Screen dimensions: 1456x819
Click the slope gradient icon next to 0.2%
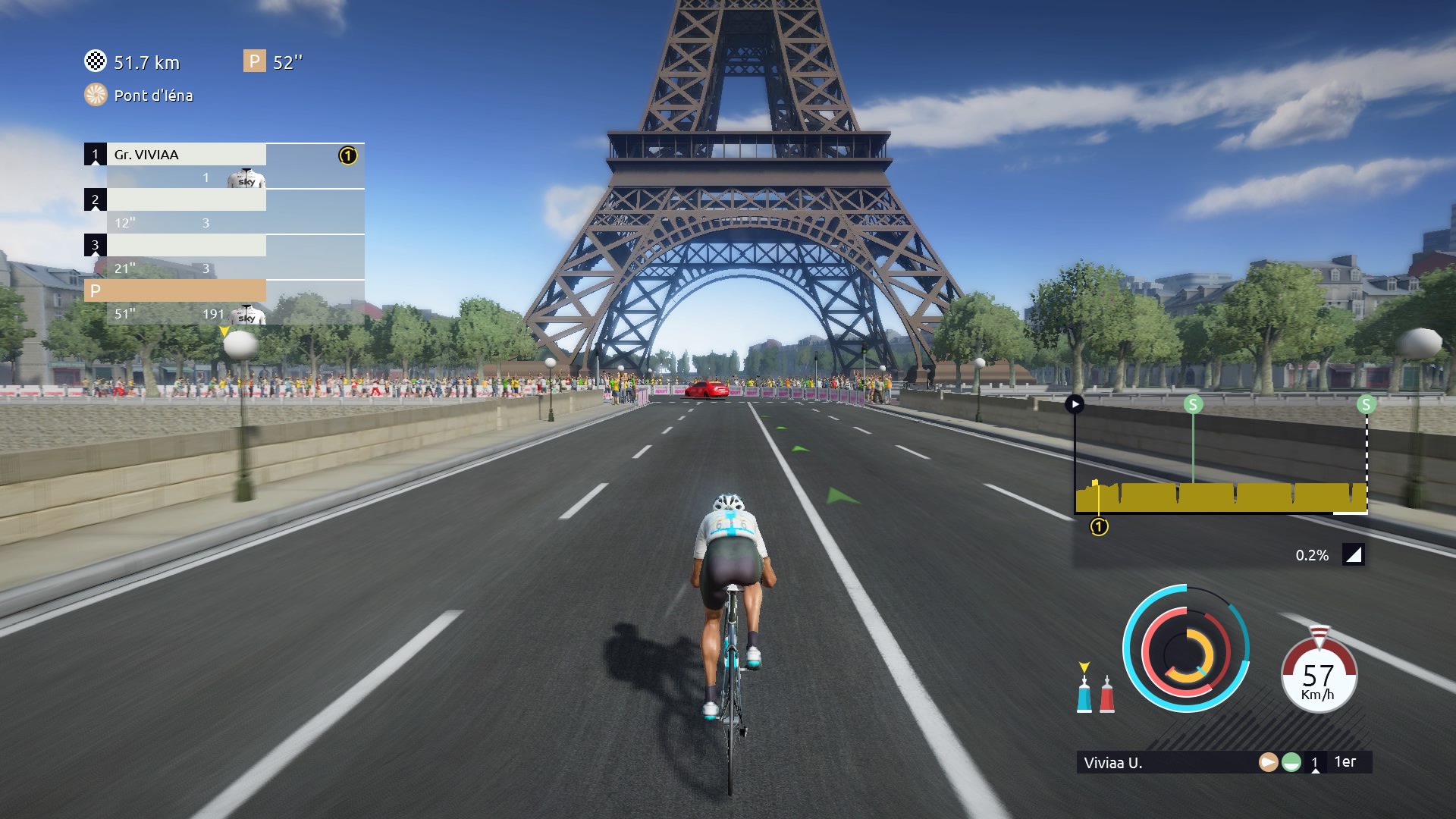(x=1354, y=555)
